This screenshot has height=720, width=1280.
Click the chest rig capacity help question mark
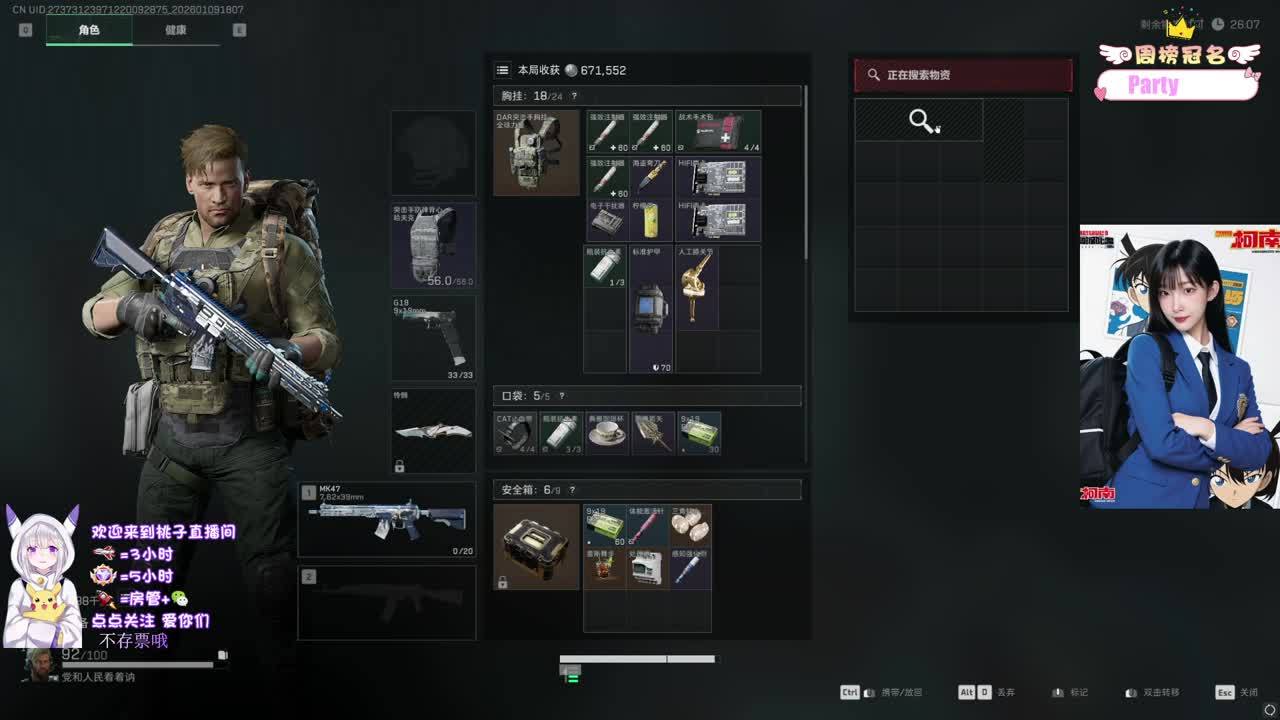tap(574, 96)
